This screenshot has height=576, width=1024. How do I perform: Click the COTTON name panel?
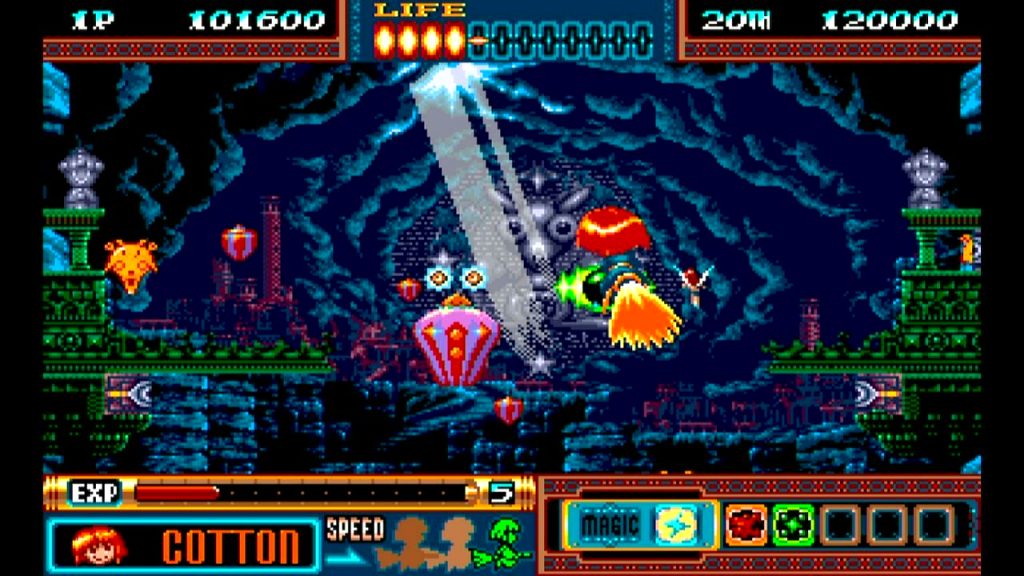click(x=230, y=547)
